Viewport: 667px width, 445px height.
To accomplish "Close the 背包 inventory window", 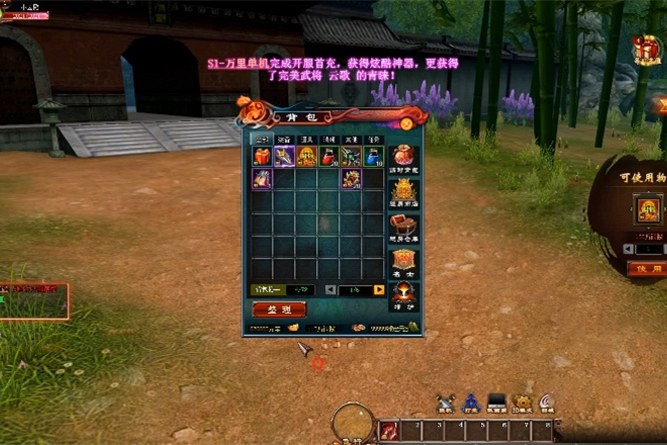I will (x=407, y=123).
